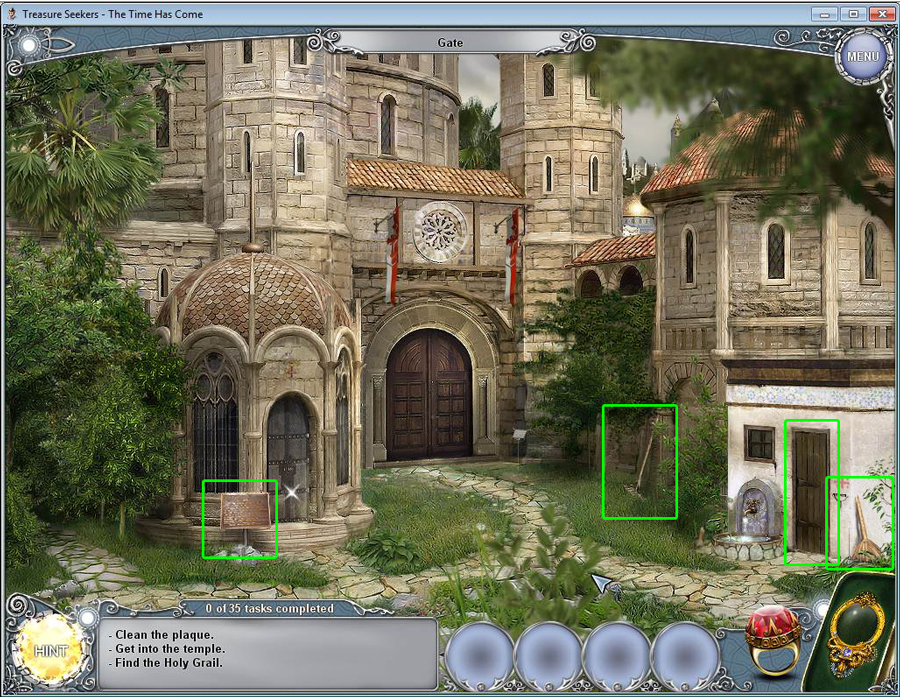Image resolution: width=900 pixels, height=697 pixels.
Task: Select the red ruby ring
Action: pyautogui.click(x=772, y=636)
